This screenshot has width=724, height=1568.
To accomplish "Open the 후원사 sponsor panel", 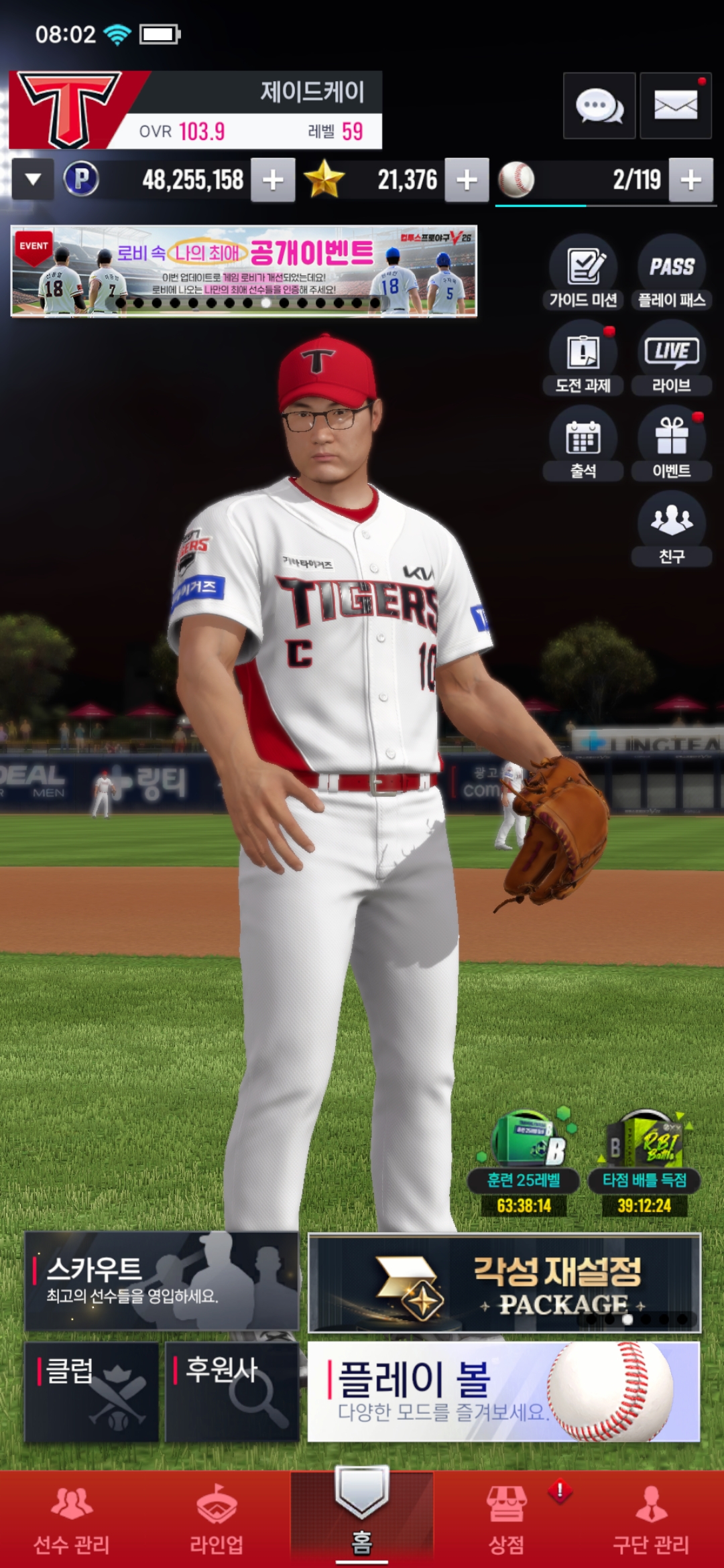I will 232,1391.
